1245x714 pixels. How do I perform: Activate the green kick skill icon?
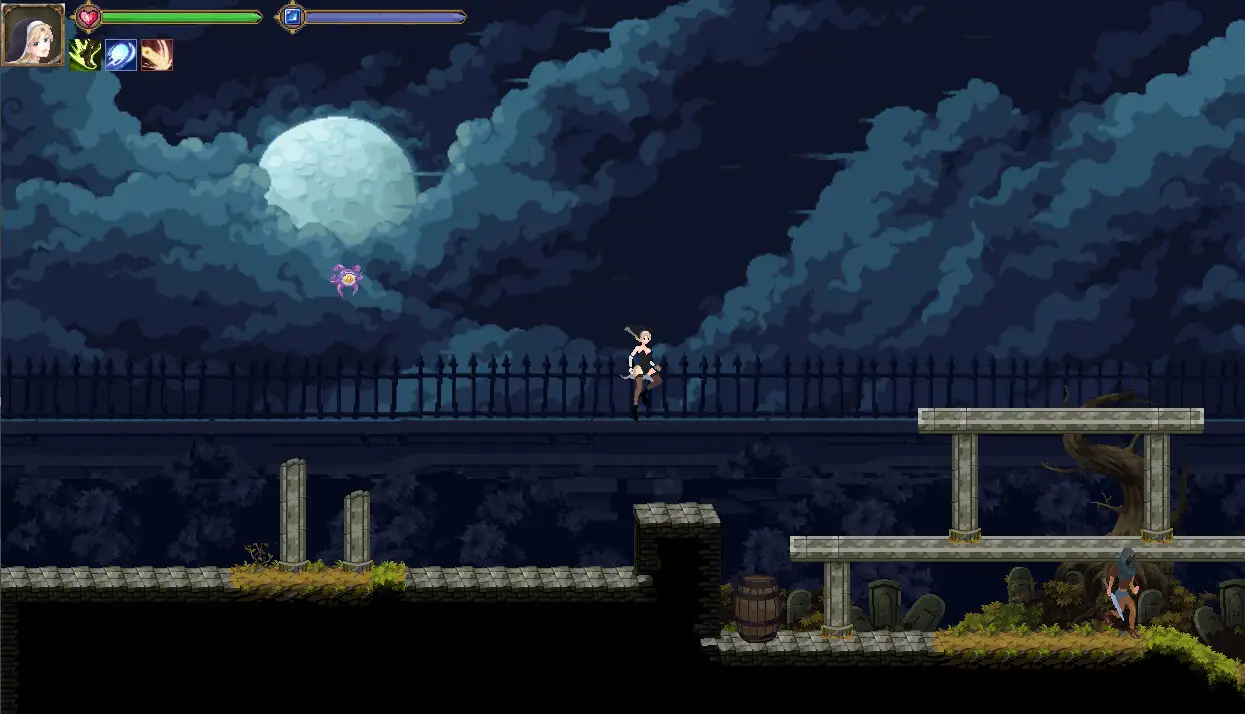pos(85,55)
